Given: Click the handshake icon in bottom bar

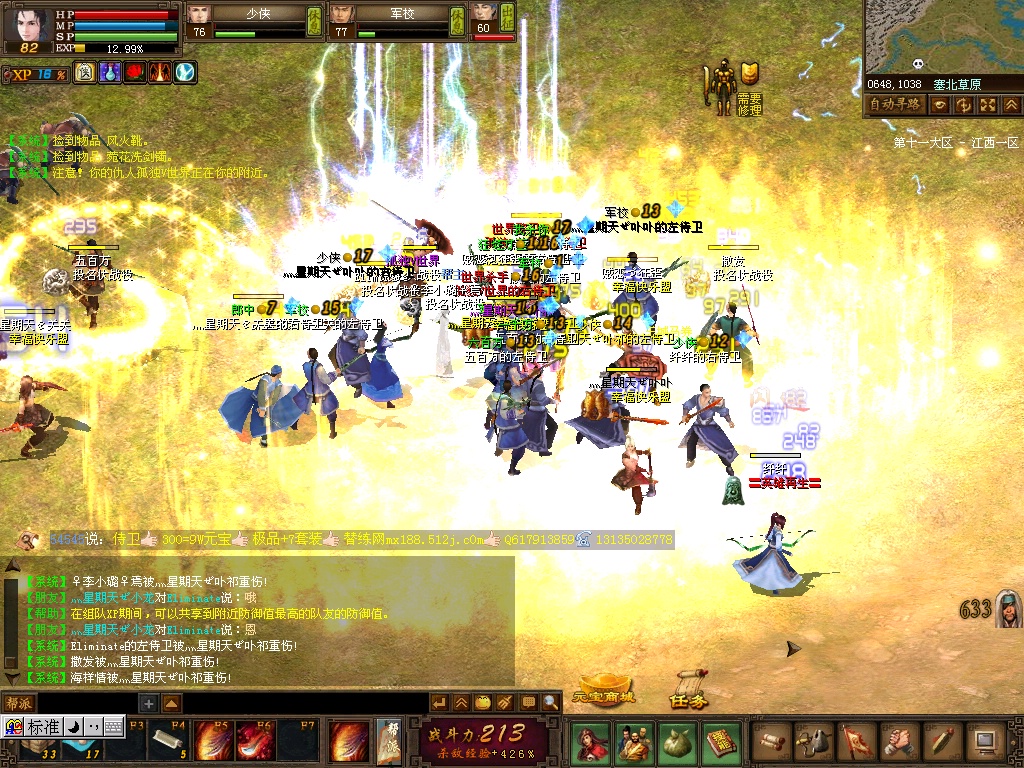Looking at the screenshot, I should pos(900,741).
